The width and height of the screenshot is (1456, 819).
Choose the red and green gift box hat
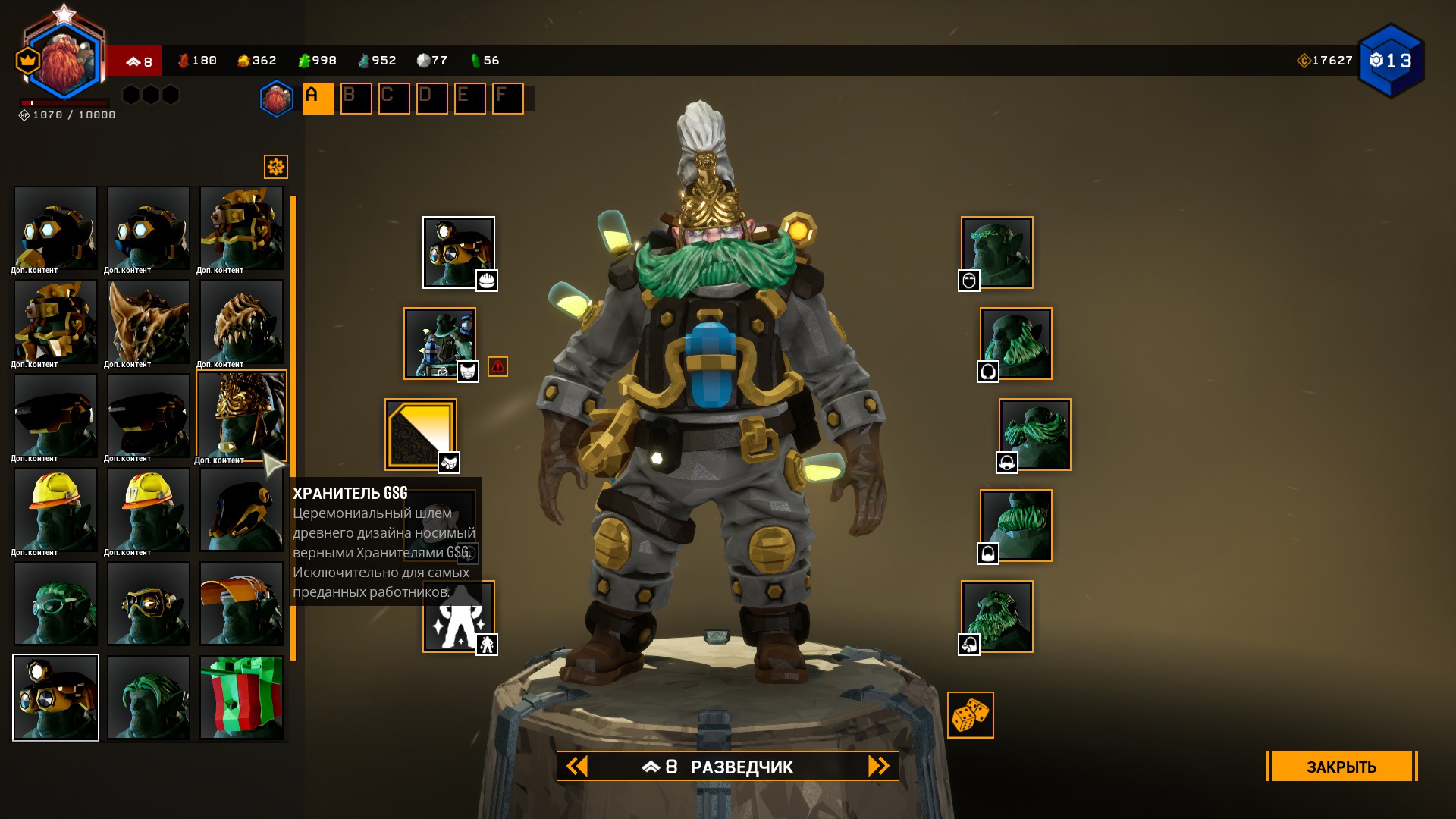[241, 698]
